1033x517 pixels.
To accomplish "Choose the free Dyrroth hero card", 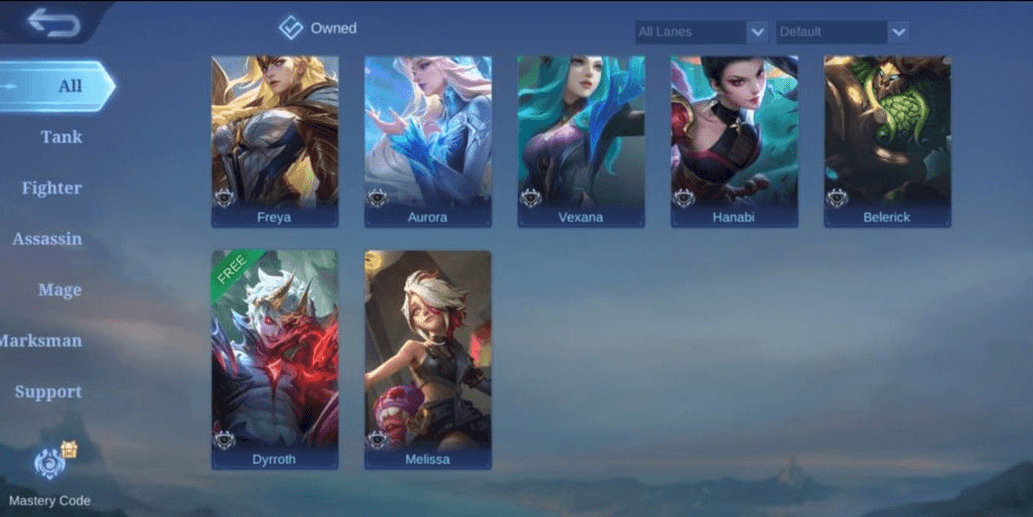I will pos(275,358).
